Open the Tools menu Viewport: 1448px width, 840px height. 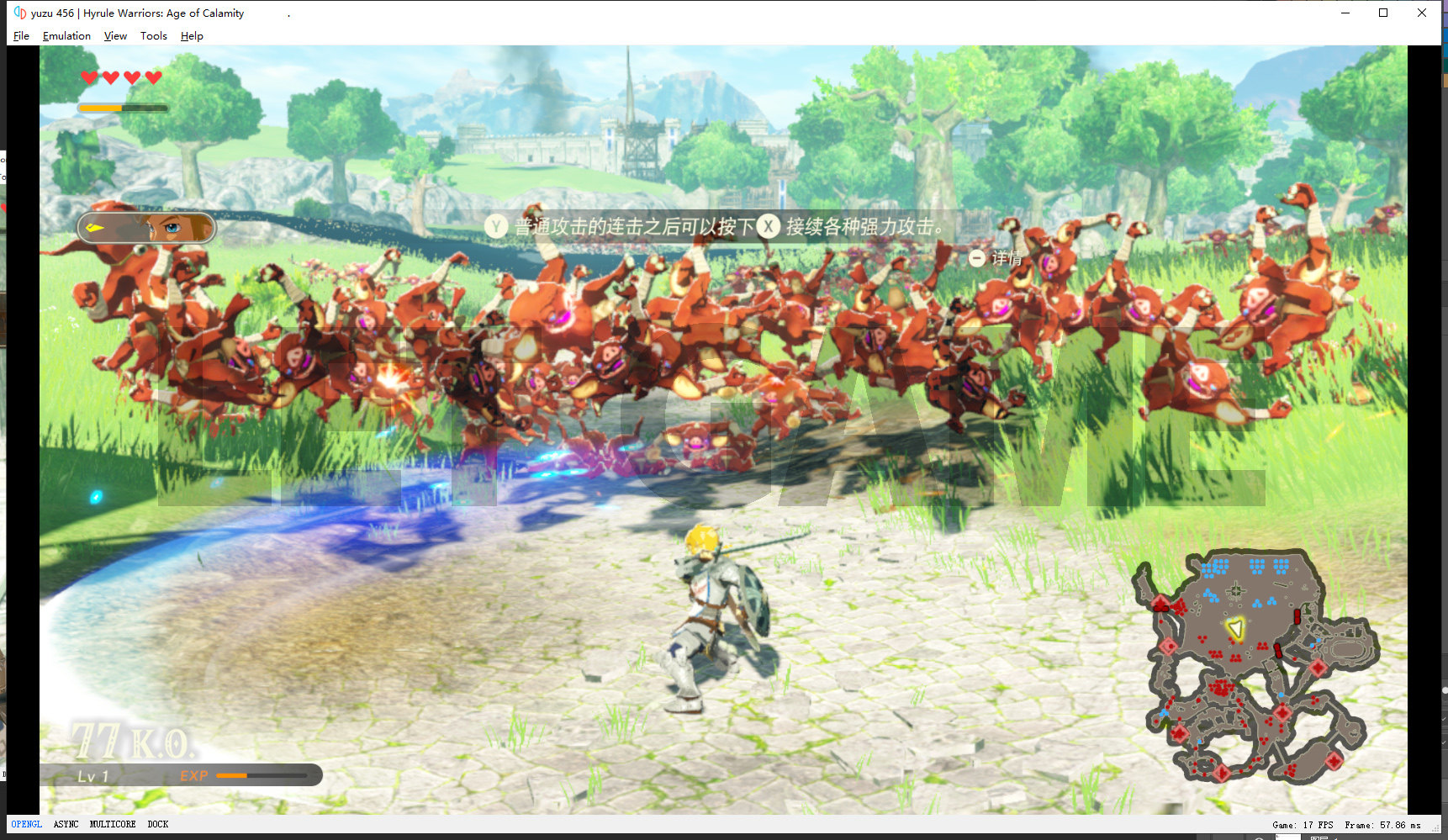154,36
